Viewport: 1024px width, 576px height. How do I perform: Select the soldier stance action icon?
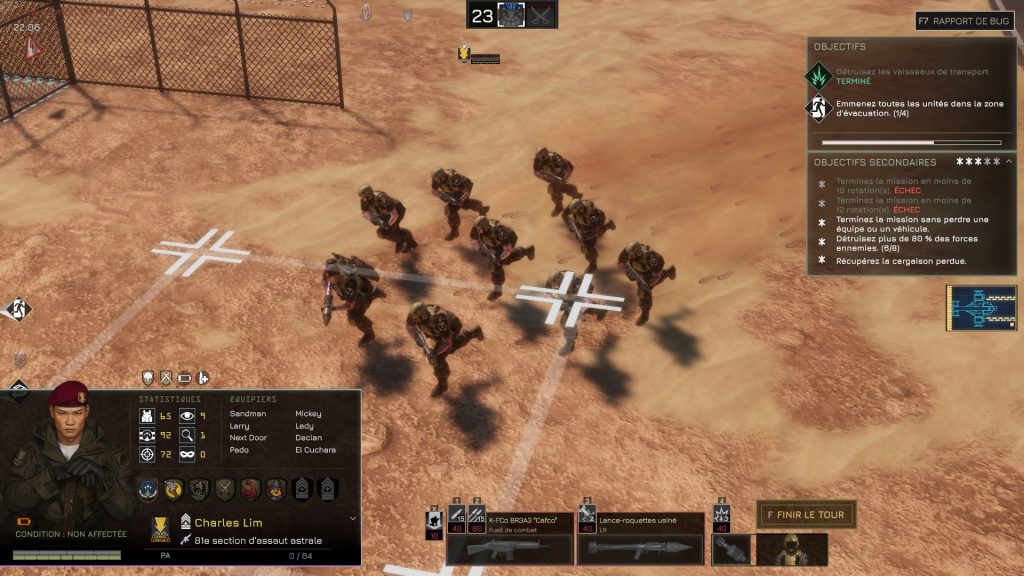click(435, 522)
